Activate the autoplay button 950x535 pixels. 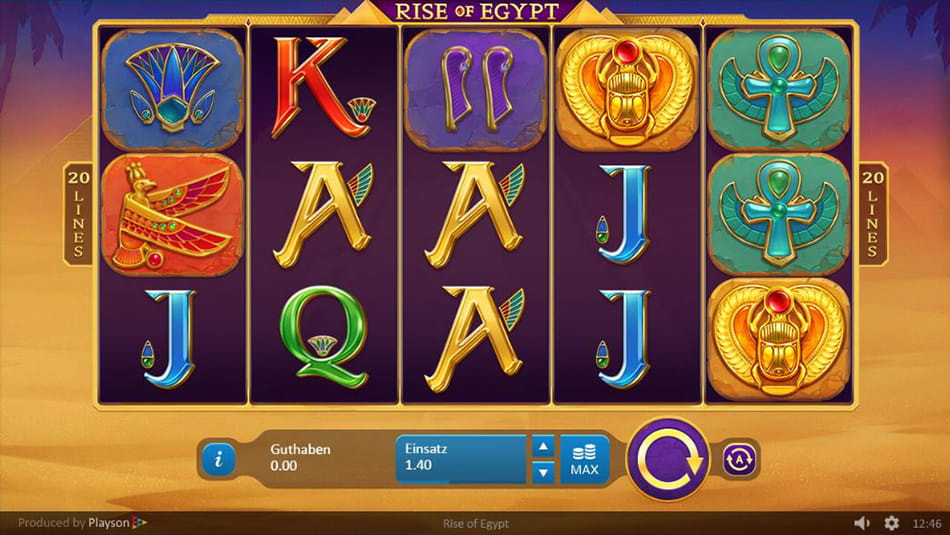pos(740,459)
